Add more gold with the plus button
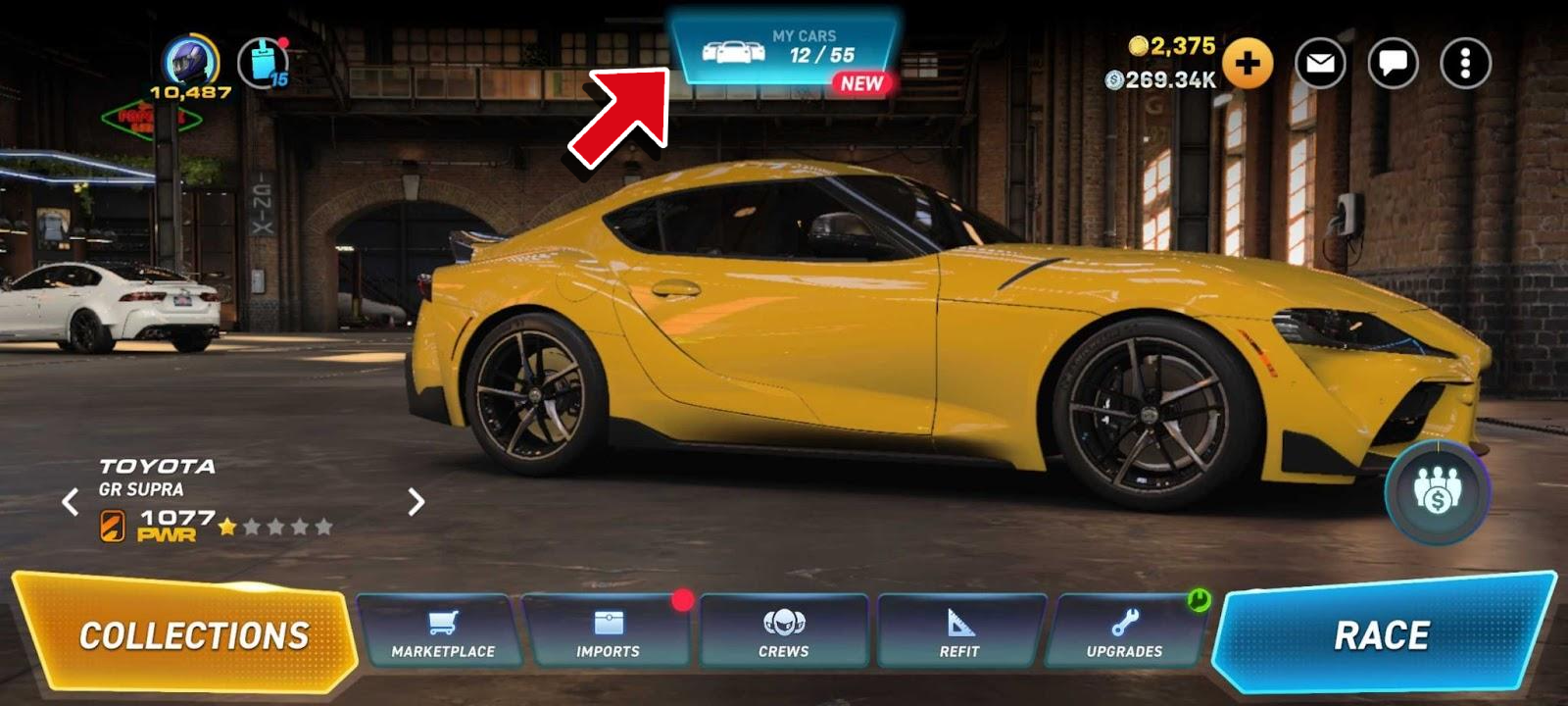Screen dimensions: 1568x706 click(x=1247, y=64)
